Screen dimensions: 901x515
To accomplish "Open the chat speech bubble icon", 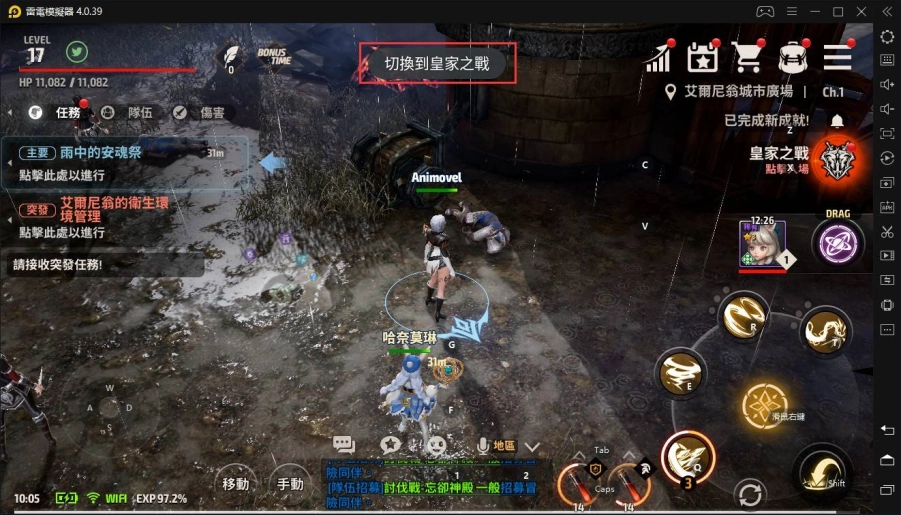I will 344,445.
